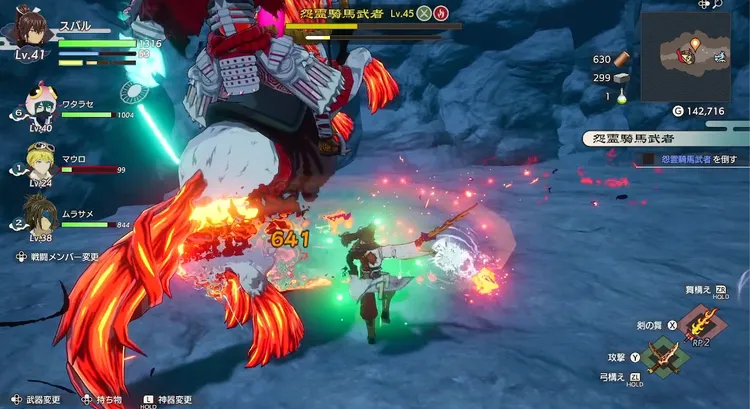Select the orange location marker on minimap
The height and width of the screenshot is (409, 750).
(695, 44)
